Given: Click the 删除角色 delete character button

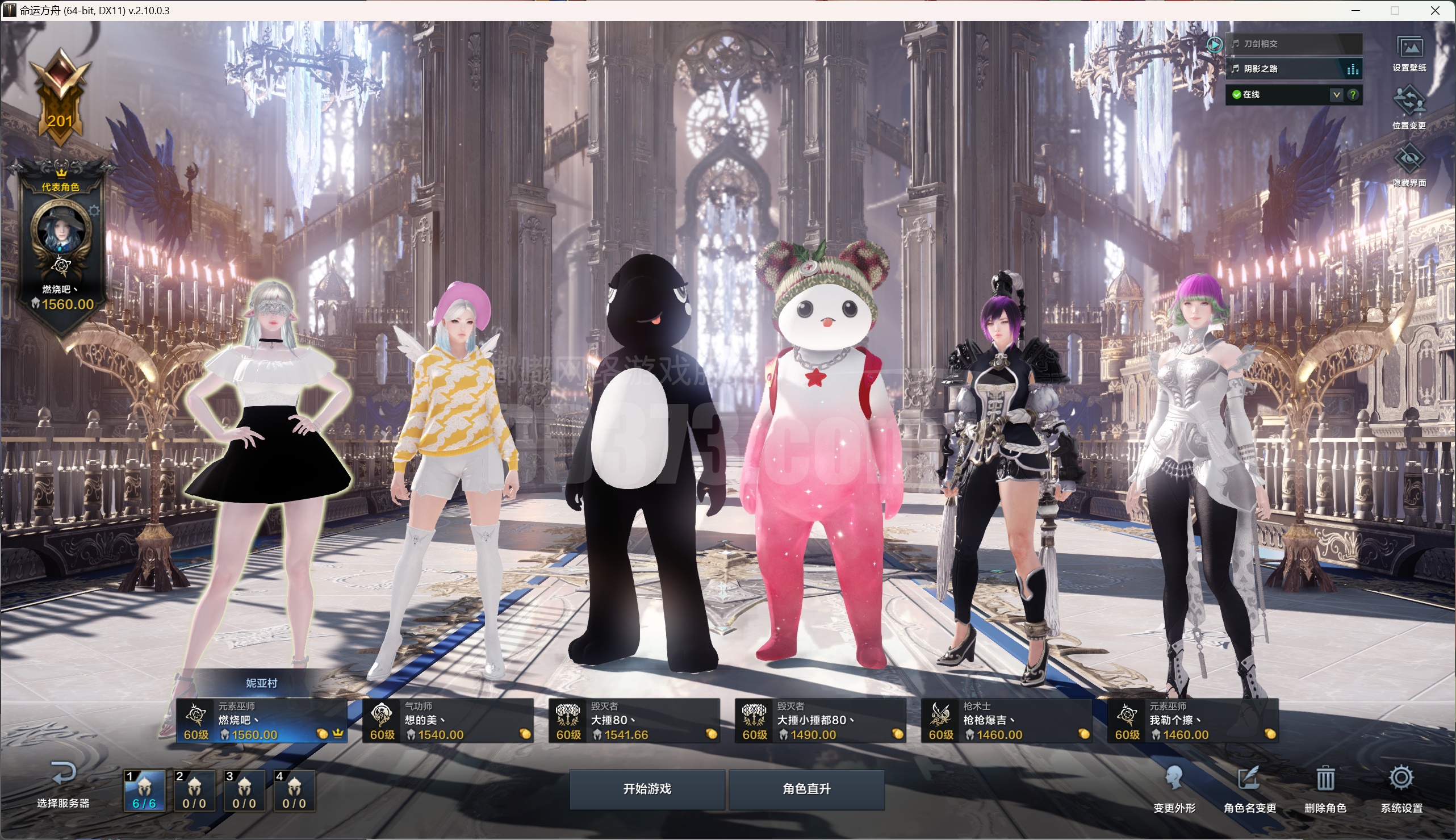Looking at the screenshot, I should (1325, 788).
